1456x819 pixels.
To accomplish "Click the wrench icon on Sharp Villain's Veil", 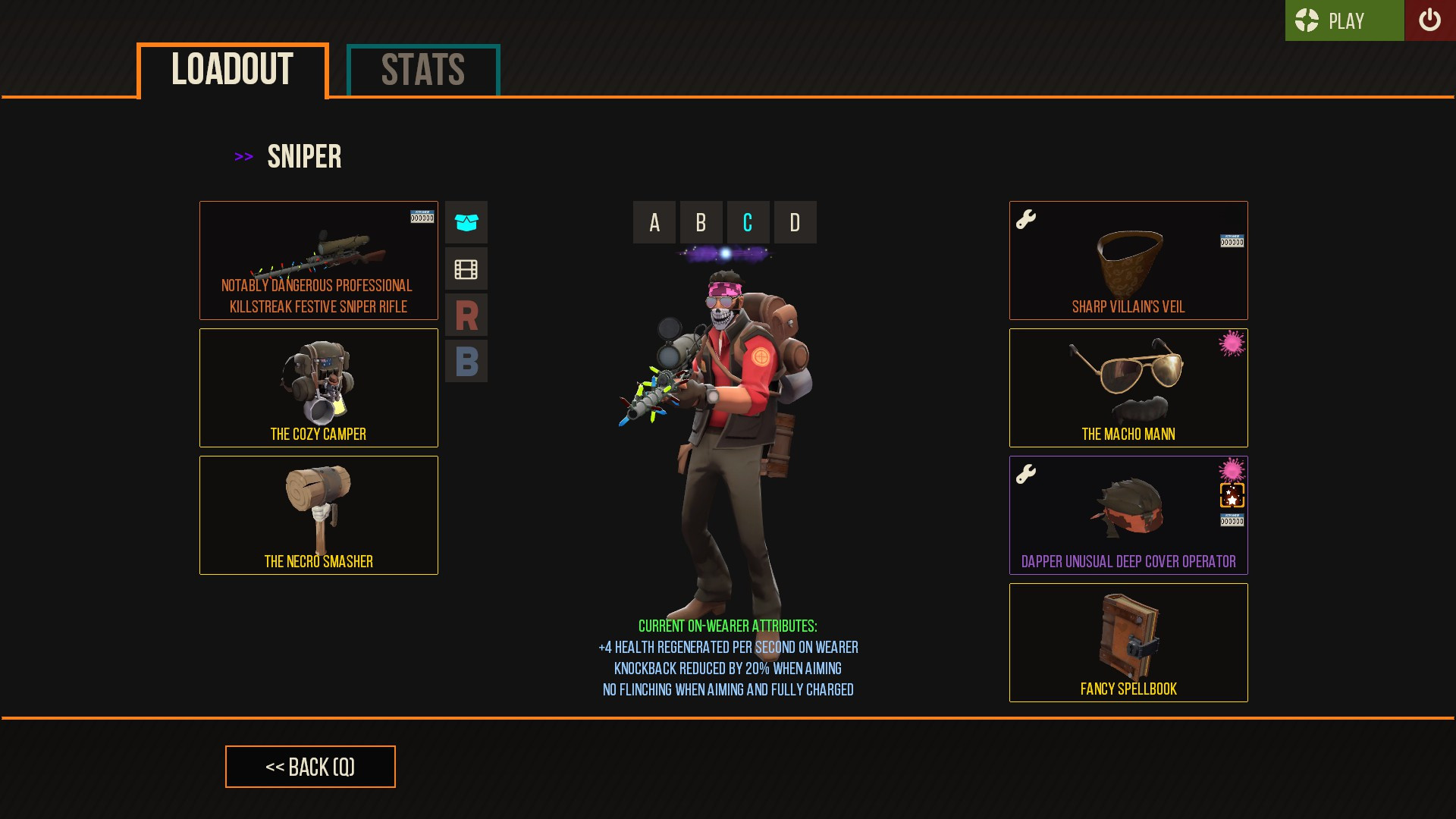I will click(1025, 219).
